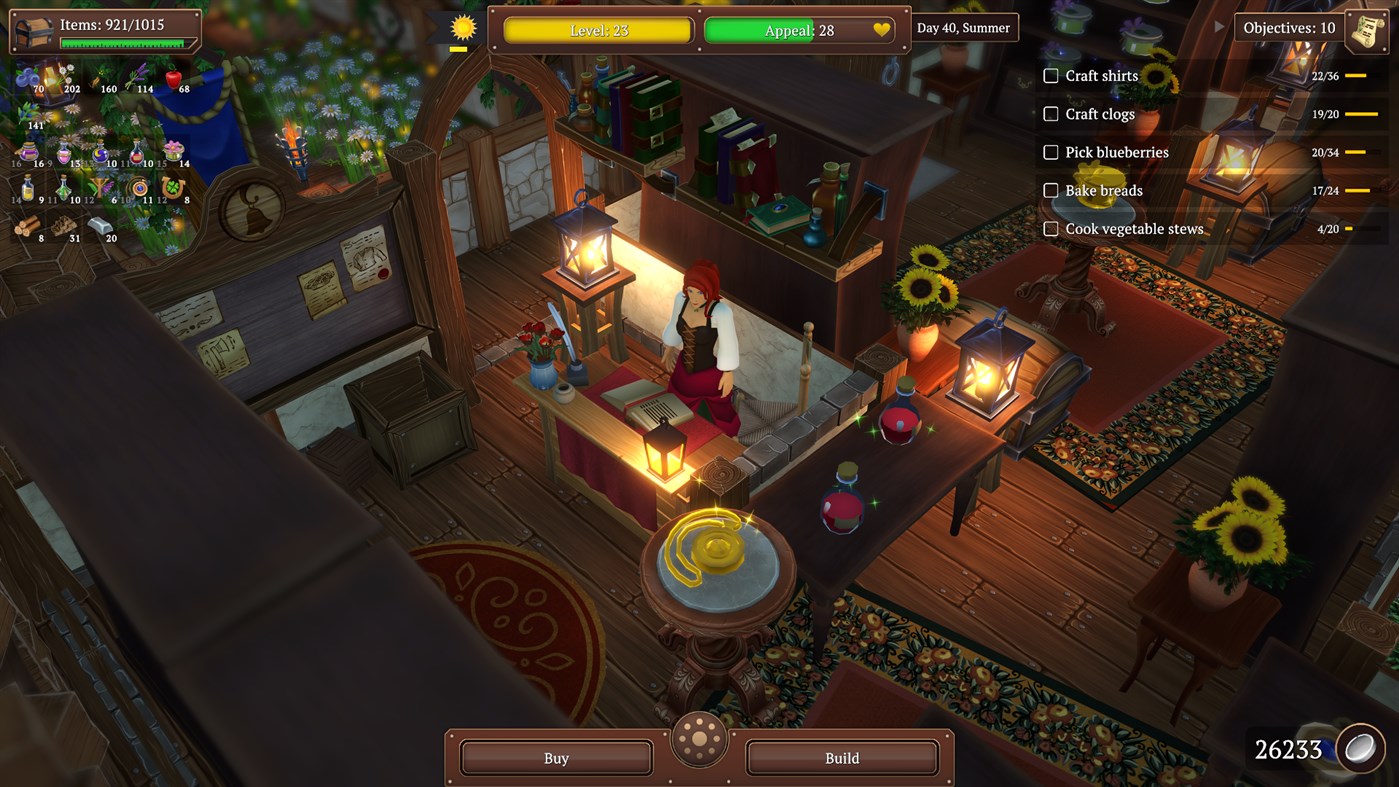The width and height of the screenshot is (1399, 787).
Task: Check the Cook vegetable stews objective
Action: 1051,228
